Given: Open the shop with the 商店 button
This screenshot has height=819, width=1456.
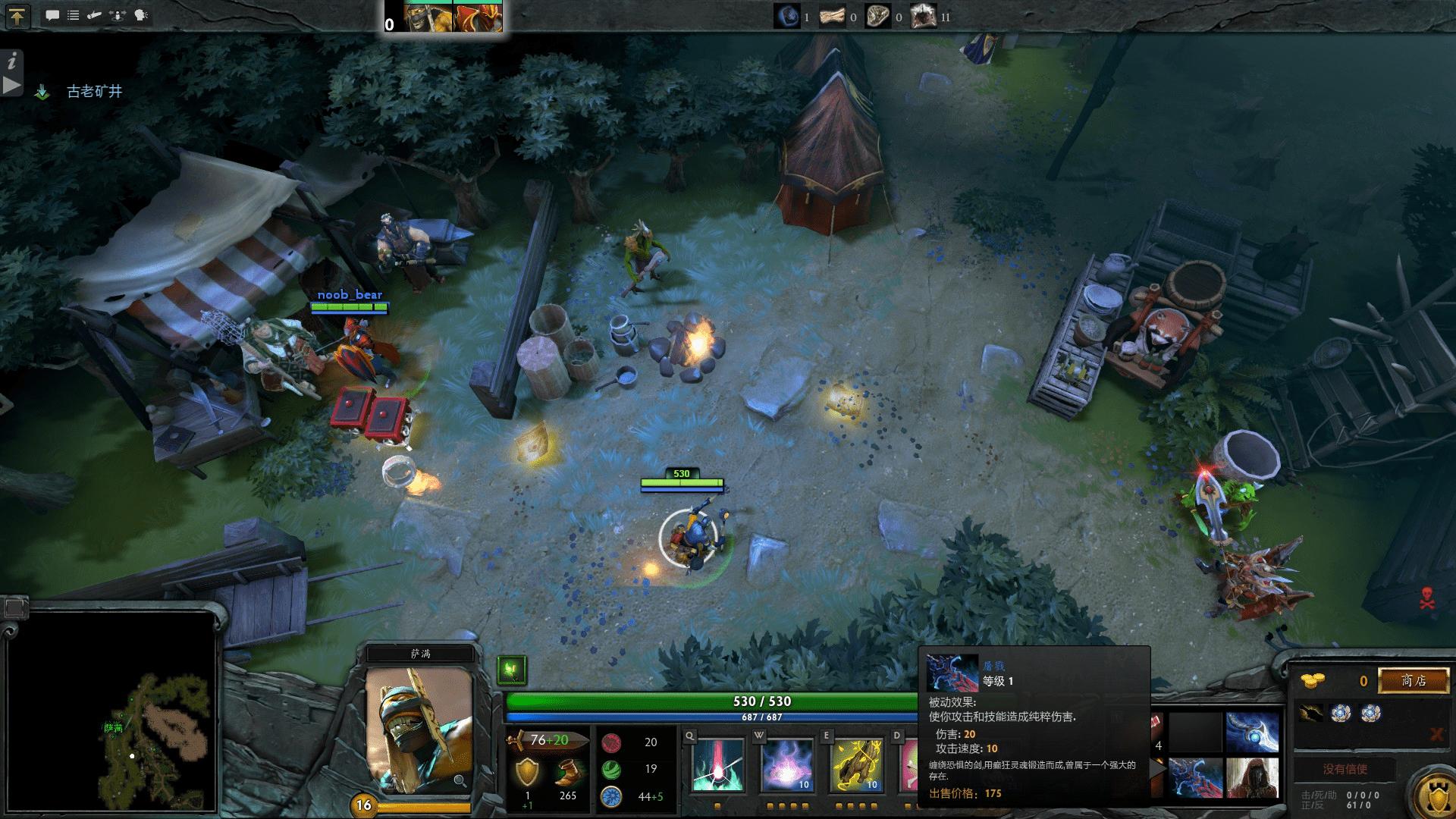Looking at the screenshot, I should click(x=1413, y=680).
